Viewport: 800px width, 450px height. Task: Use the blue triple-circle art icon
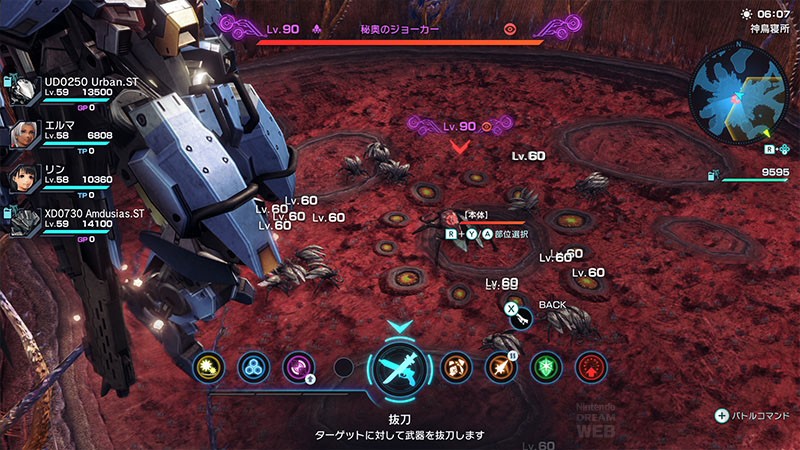pos(254,367)
